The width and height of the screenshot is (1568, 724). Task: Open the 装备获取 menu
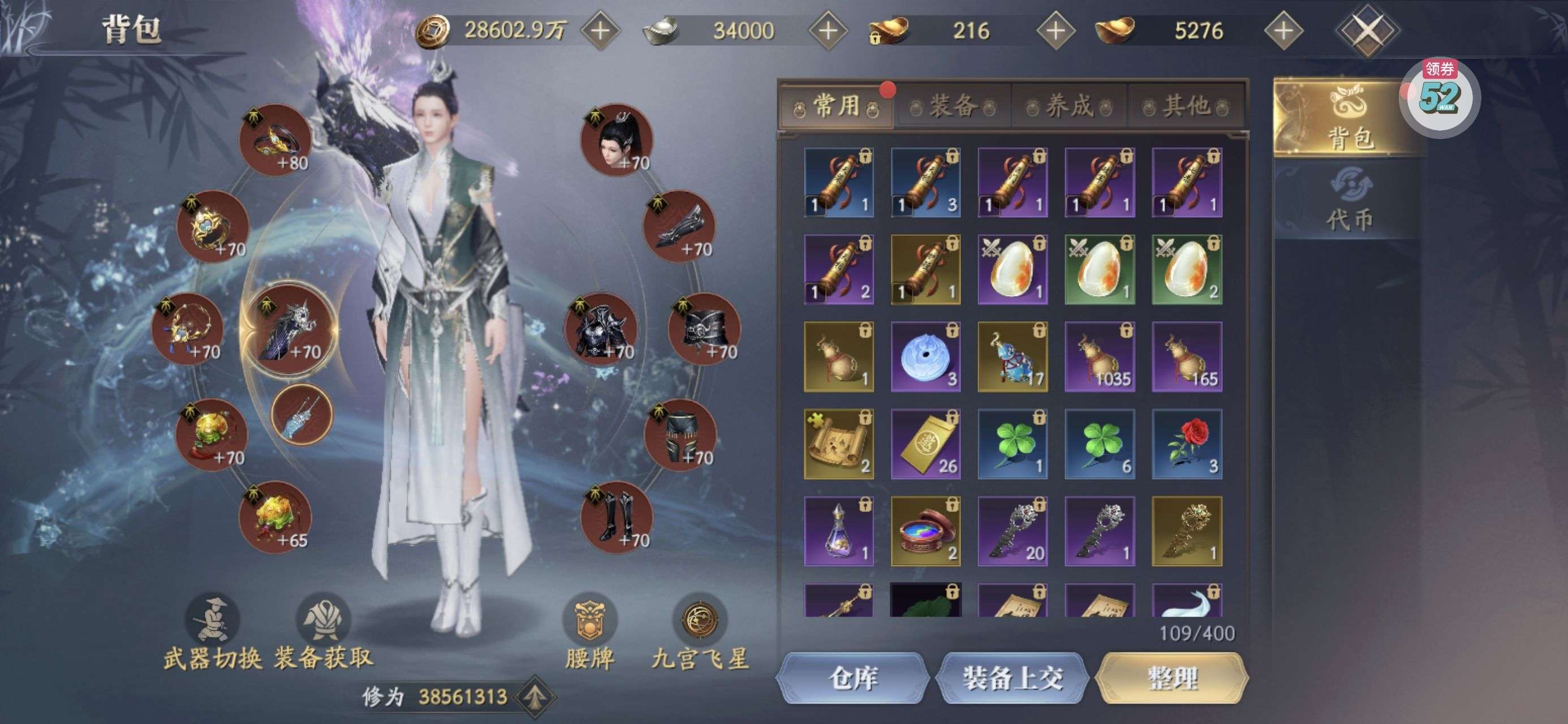coord(323,633)
